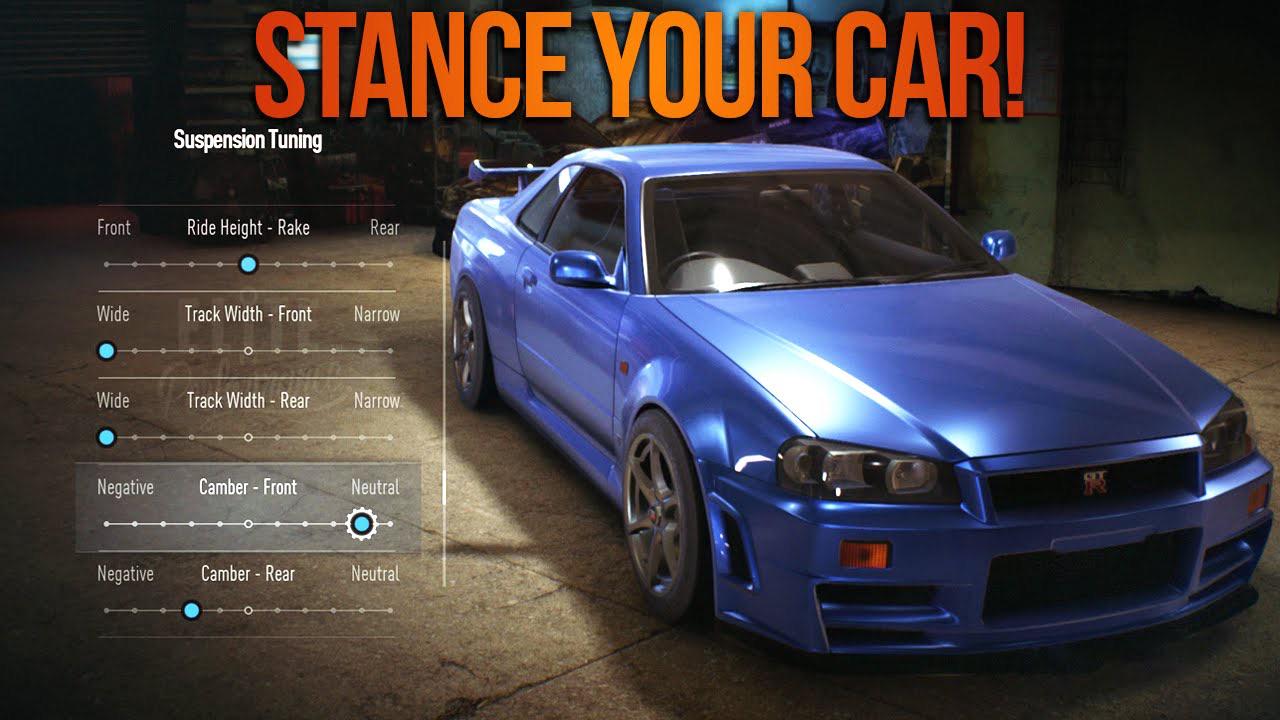This screenshot has height=720, width=1280.
Task: Click the Wide label for Track Width - Front
Action: [x=111, y=314]
